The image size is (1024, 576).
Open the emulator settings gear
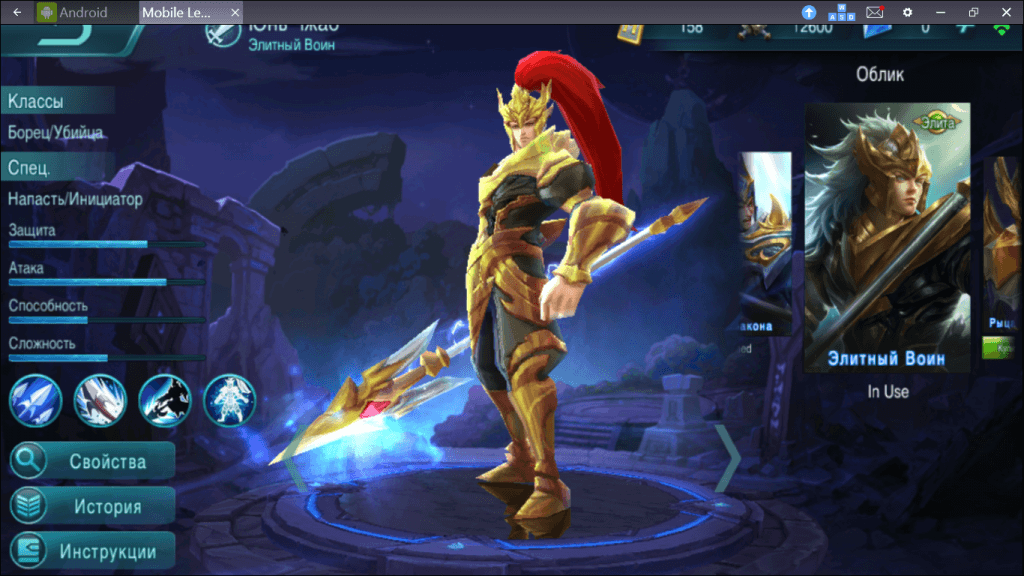coord(908,12)
